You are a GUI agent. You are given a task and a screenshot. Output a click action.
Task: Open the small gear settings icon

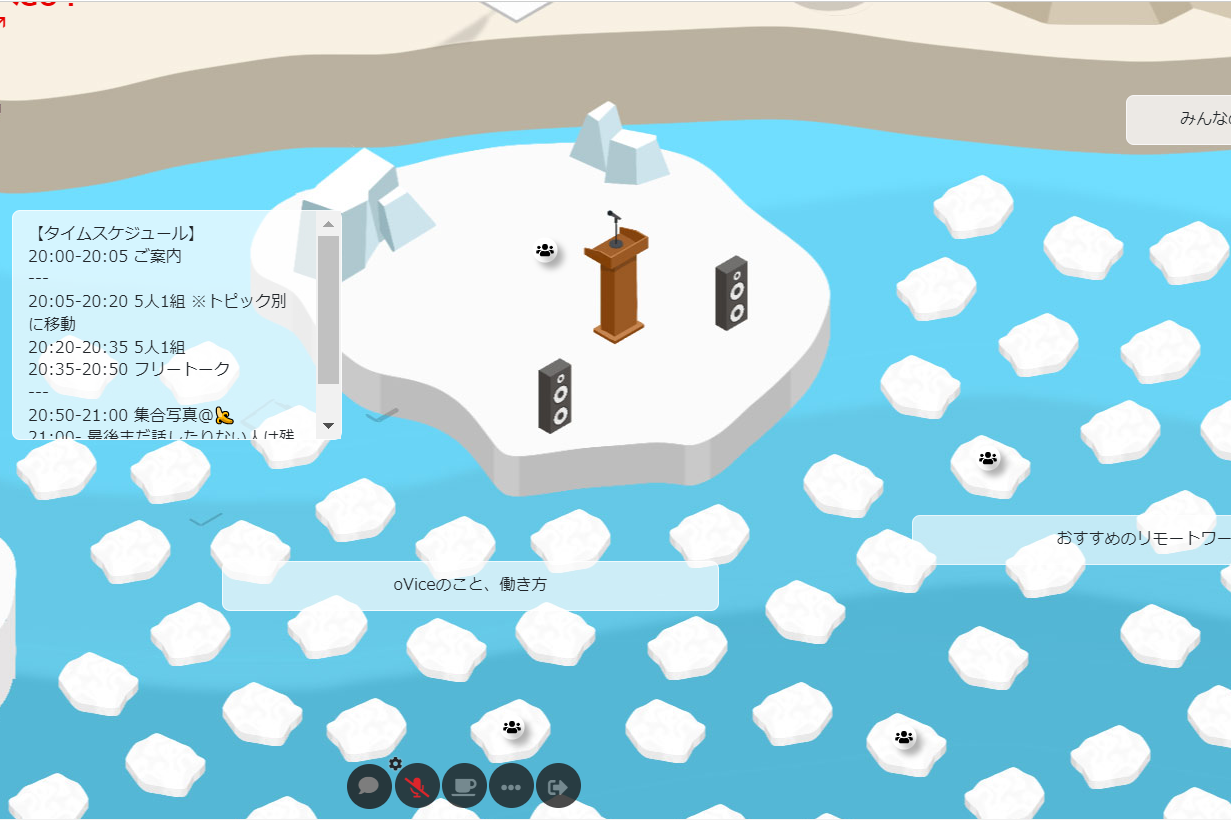click(x=396, y=763)
